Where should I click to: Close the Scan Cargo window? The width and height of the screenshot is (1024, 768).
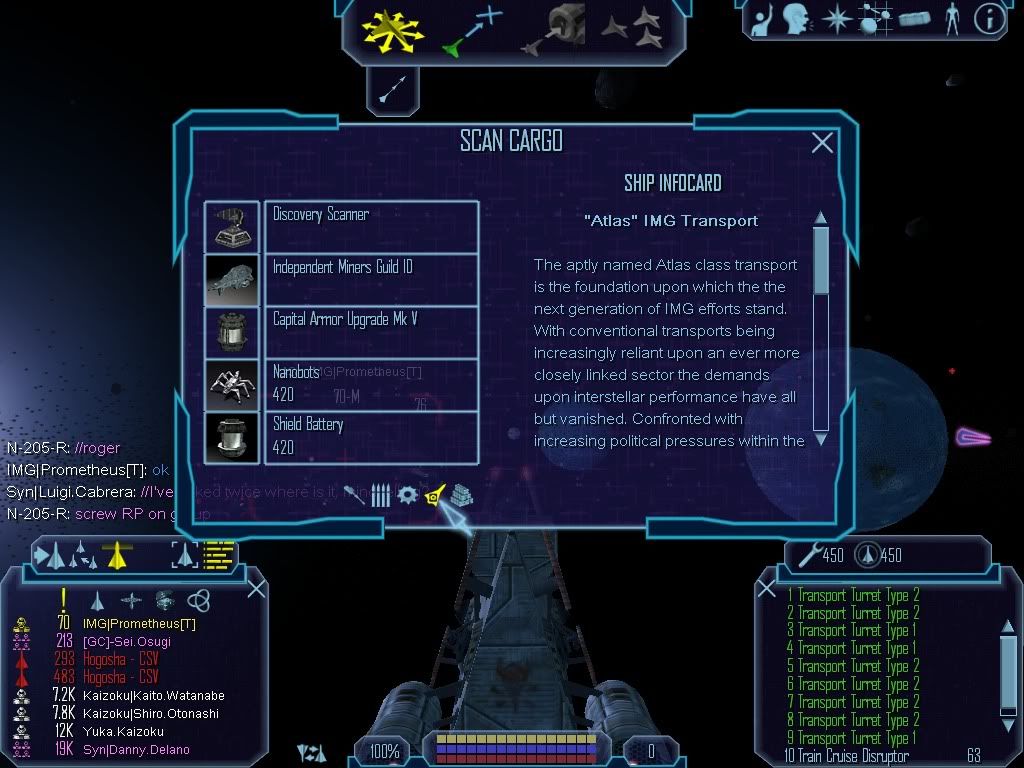(x=822, y=143)
